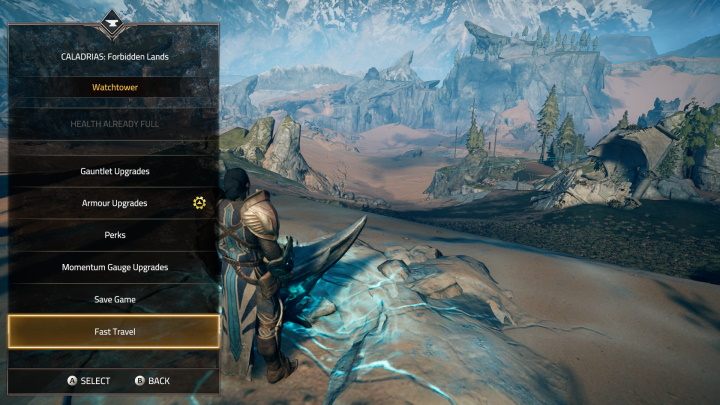Click the gold gear icon beside Armour Upgrades
The width and height of the screenshot is (720, 405).
199,203
